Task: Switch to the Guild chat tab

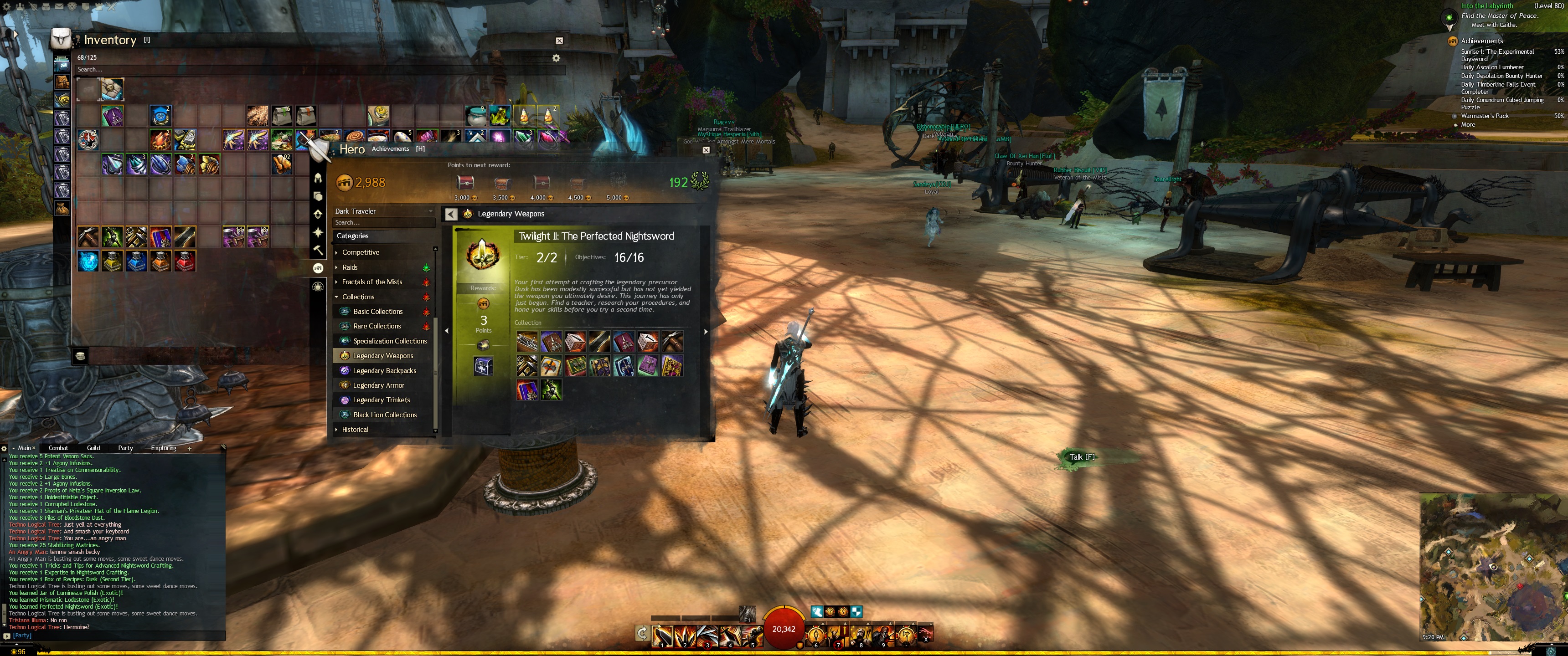Action: click(x=93, y=448)
